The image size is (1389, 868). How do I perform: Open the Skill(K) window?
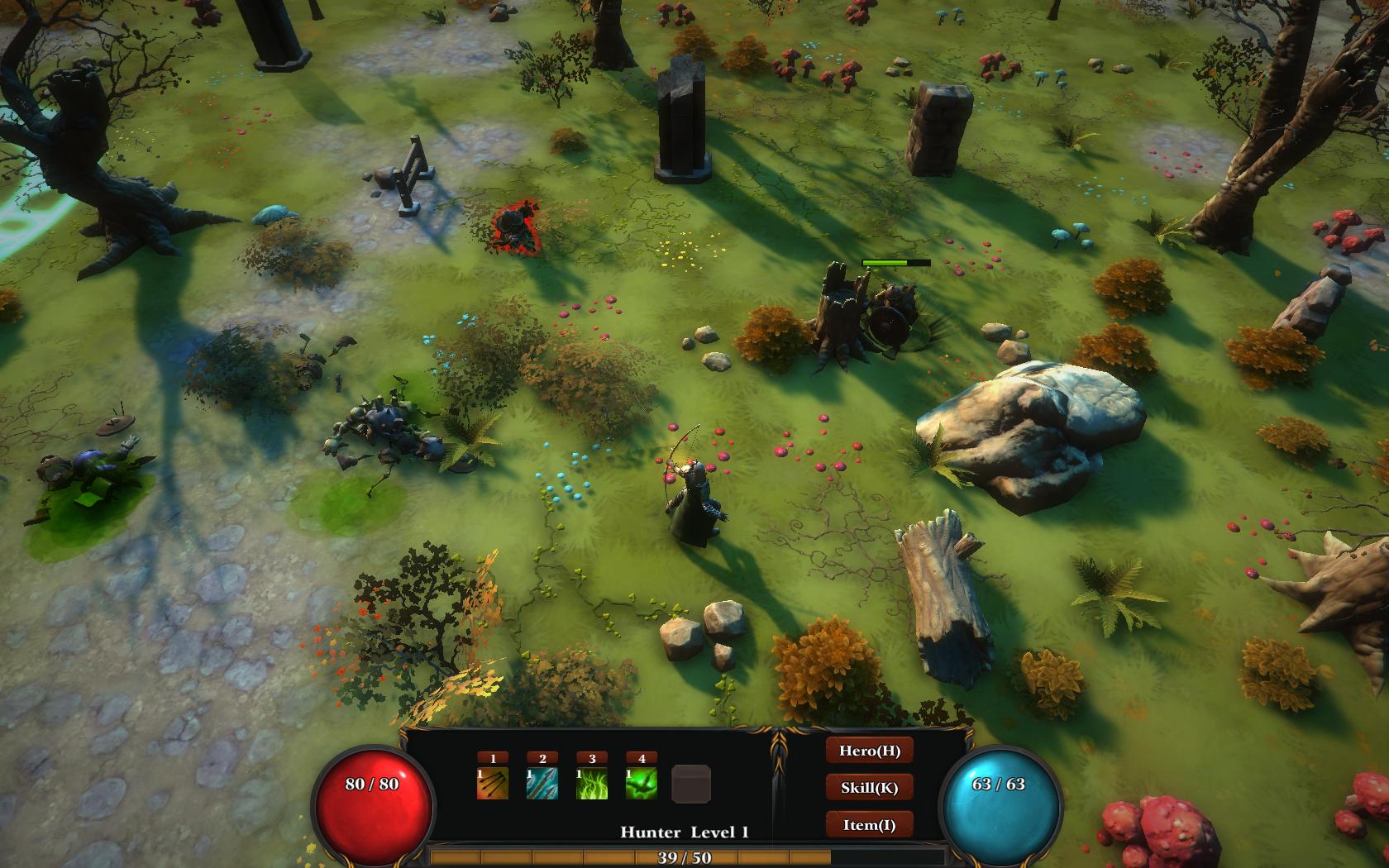[869, 787]
